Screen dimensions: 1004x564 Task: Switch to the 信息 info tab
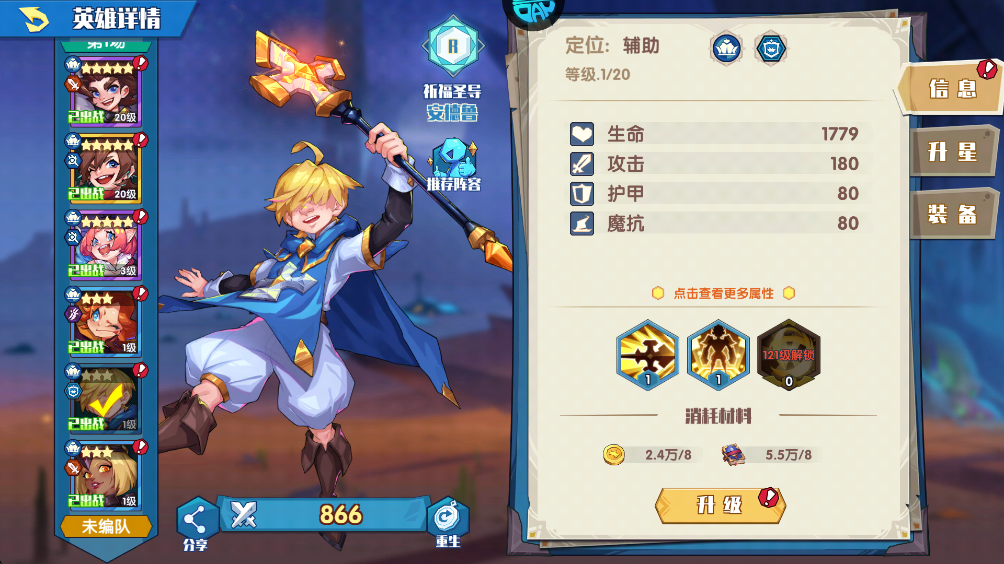(x=951, y=88)
